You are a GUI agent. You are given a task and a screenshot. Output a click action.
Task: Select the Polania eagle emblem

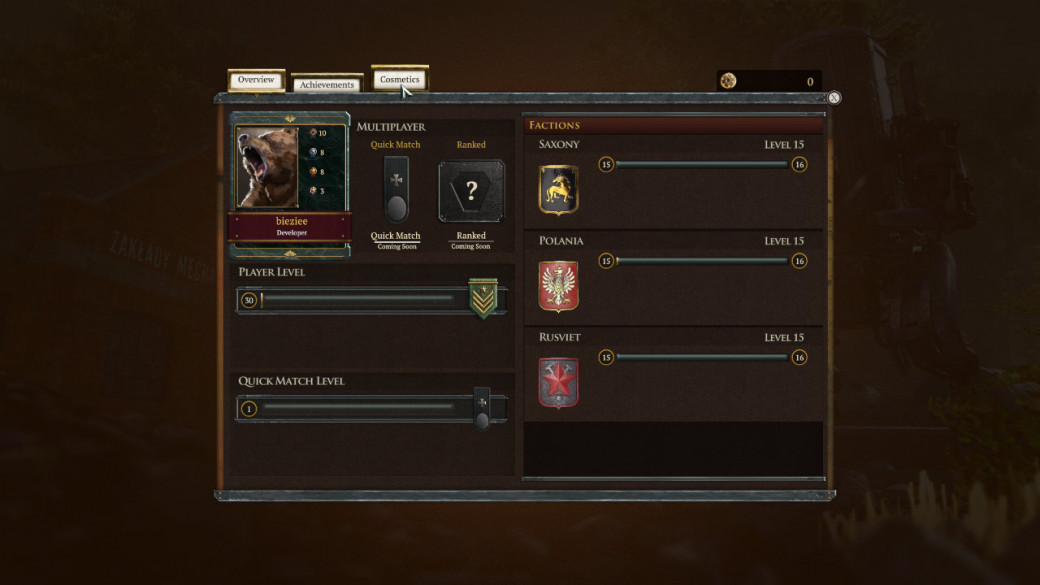pos(558,286)
